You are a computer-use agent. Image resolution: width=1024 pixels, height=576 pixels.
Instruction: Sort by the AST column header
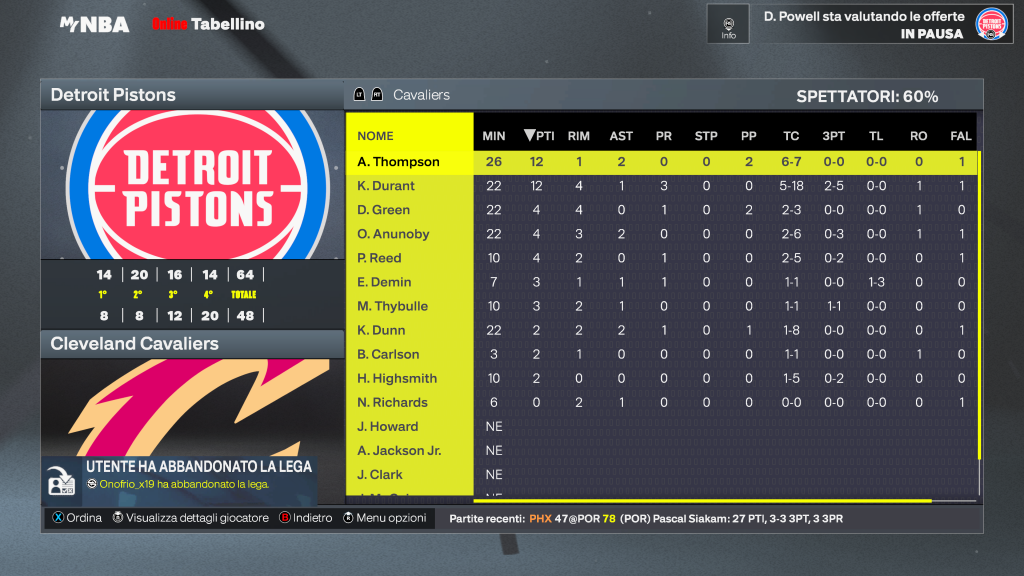coord(621,136)
